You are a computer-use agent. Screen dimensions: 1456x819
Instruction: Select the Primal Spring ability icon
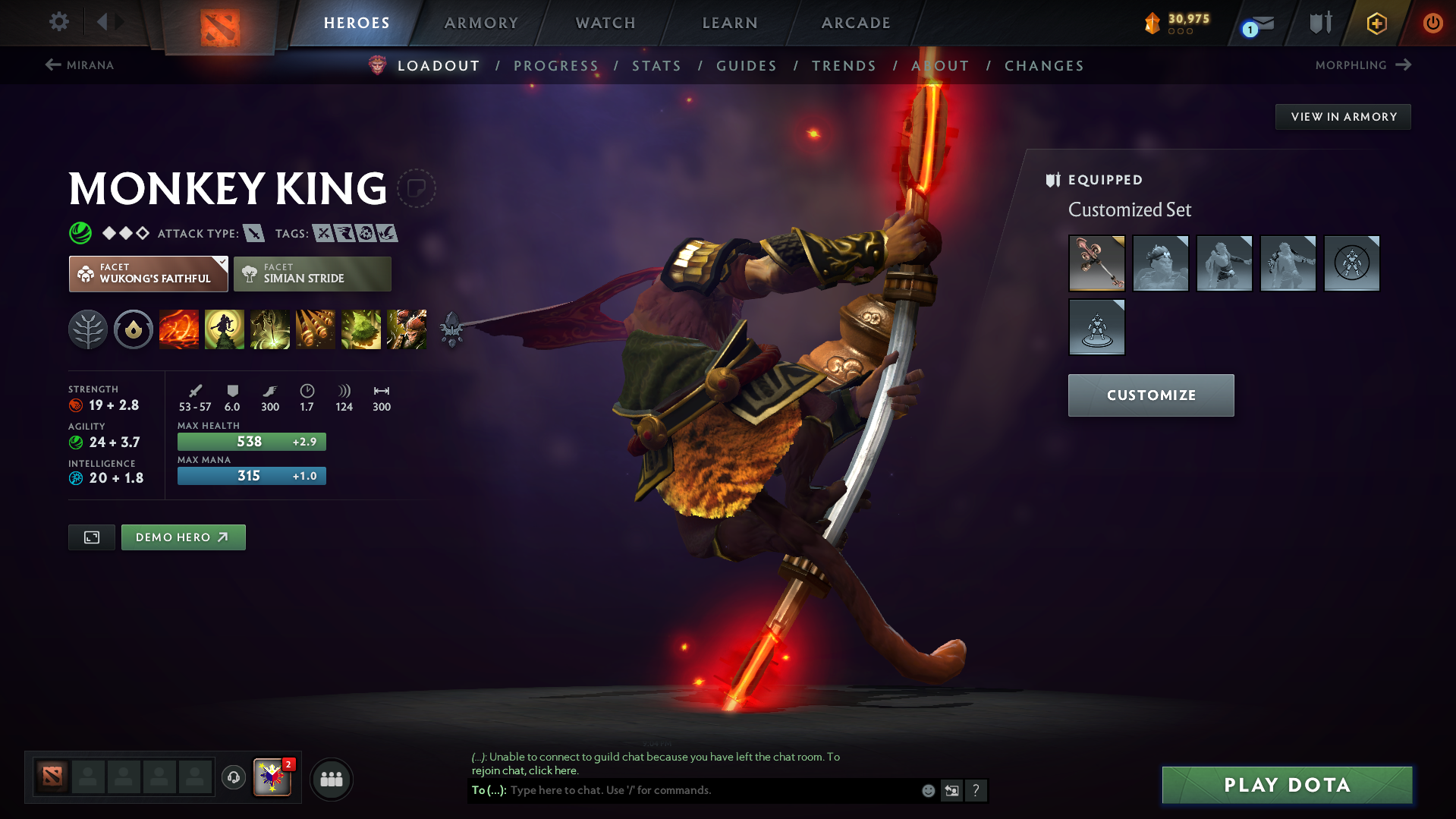270,329
